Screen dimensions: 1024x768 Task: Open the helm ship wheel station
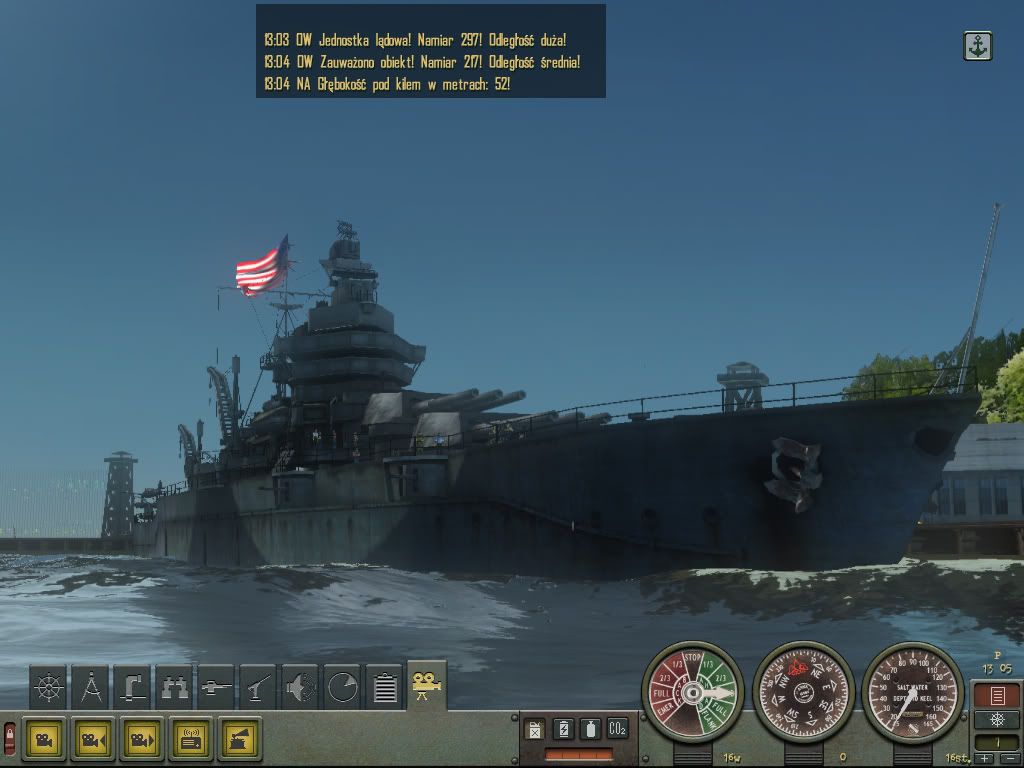pyautogui.click(x=48, y=686)
